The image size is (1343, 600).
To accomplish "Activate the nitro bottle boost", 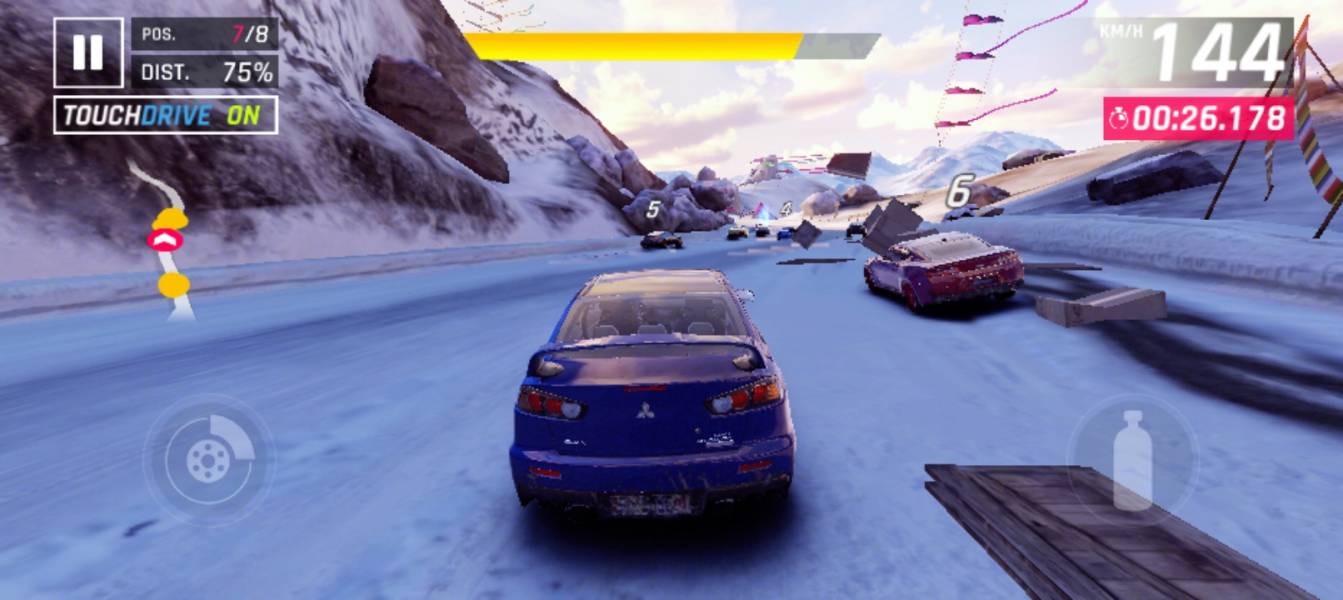I will pos(1132,460).
